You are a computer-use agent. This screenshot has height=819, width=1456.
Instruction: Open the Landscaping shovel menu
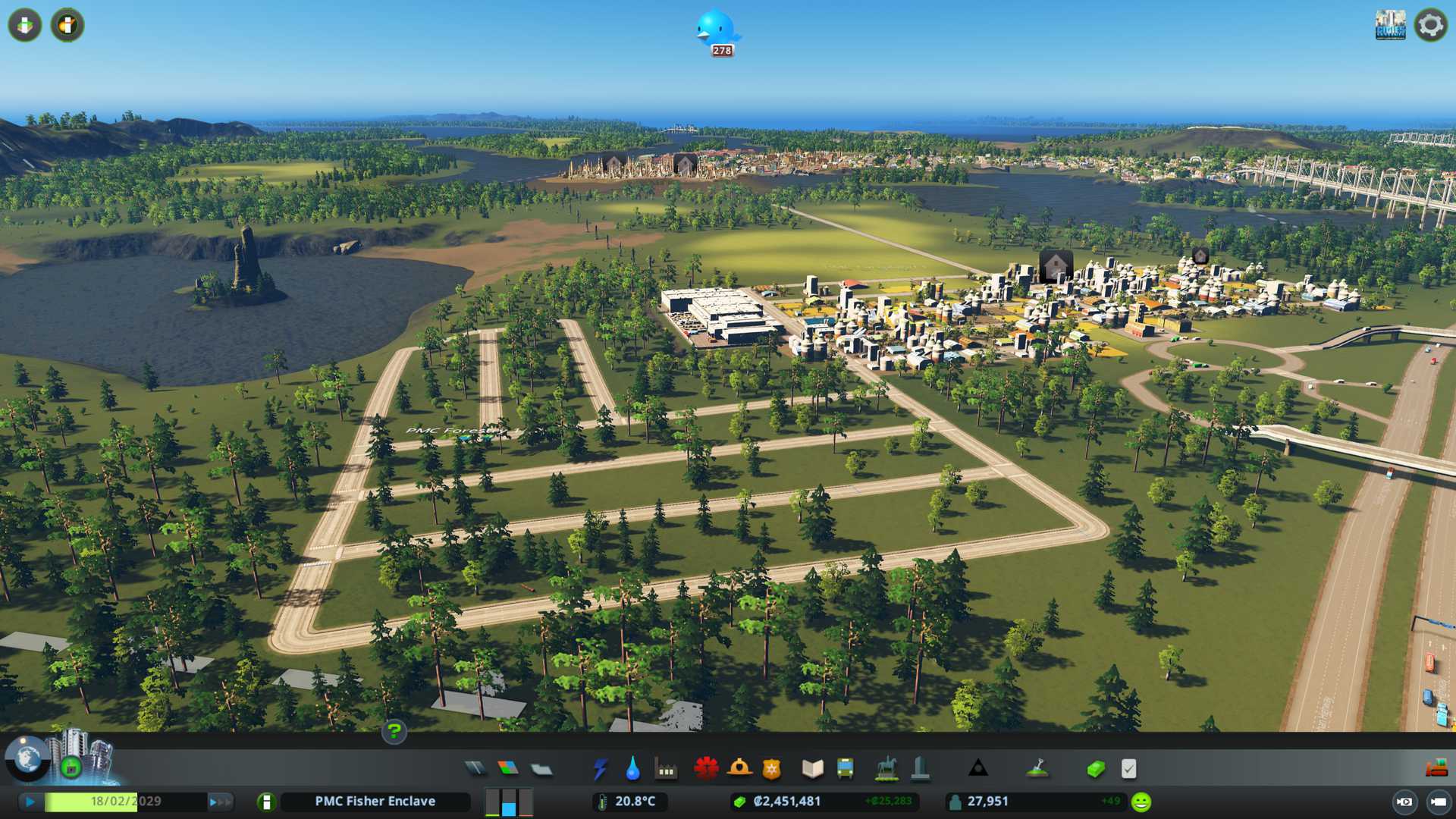pos(1037,769)
